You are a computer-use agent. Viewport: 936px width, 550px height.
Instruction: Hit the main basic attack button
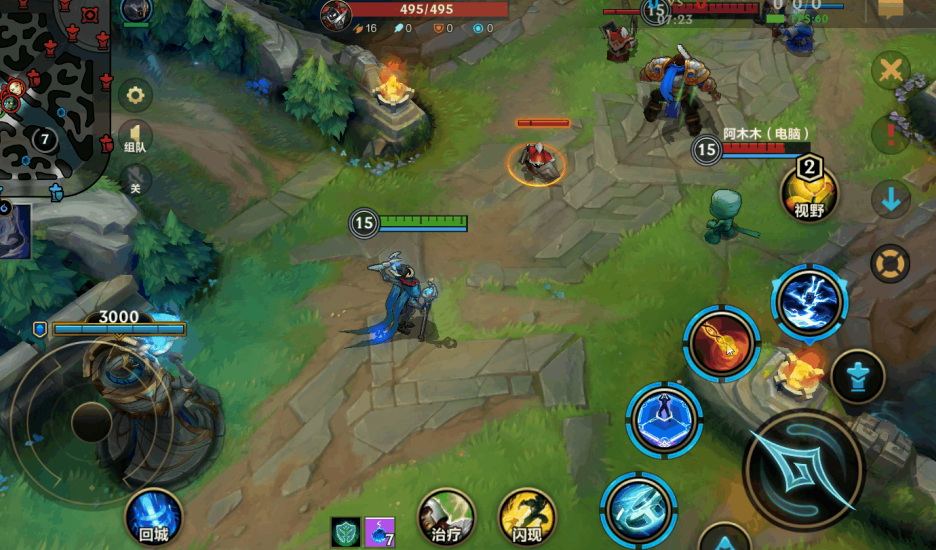pos(803,469)
